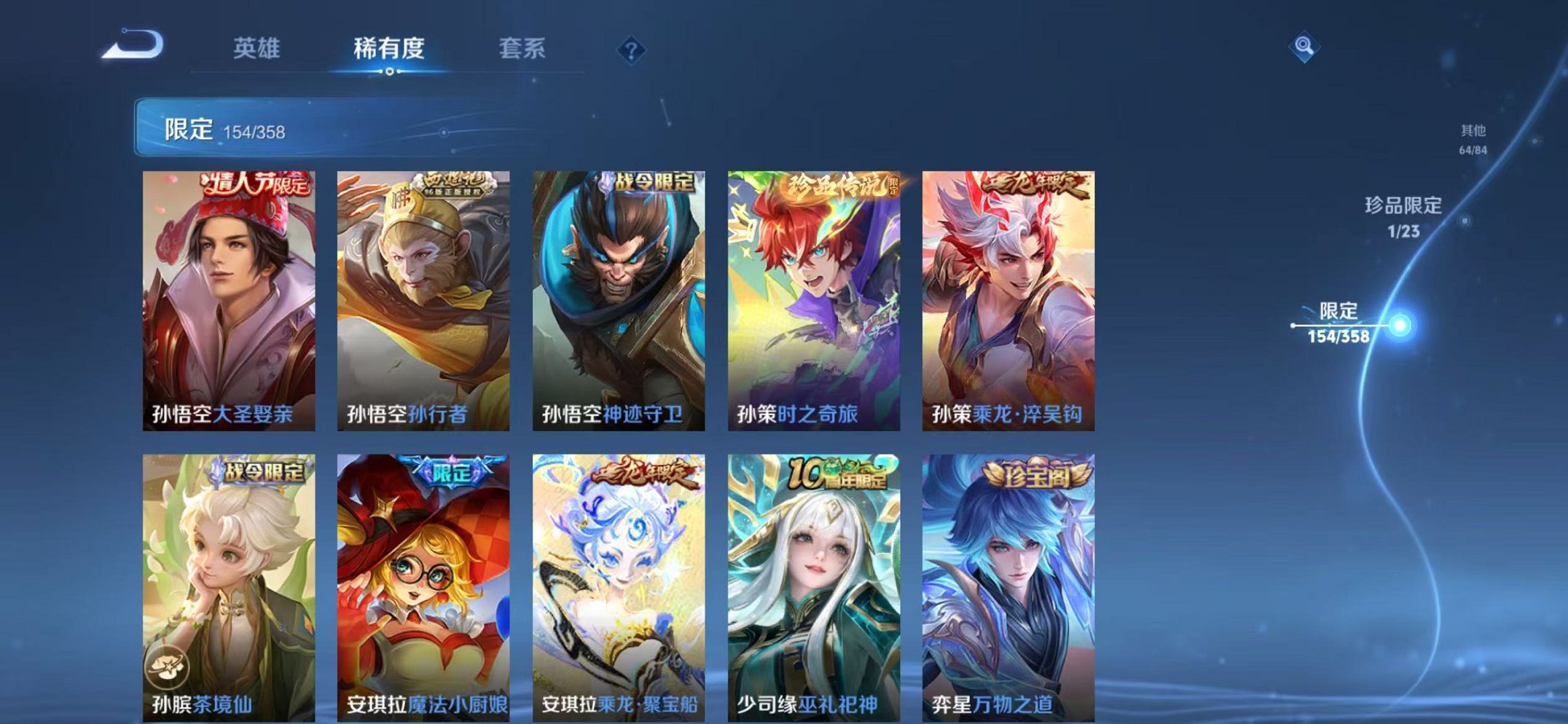The height and width of the screenshot is (724, 1568).
Task: Jump to the 其他 64/84 section
Action: pyautogui.click(x=1473, y=138)
